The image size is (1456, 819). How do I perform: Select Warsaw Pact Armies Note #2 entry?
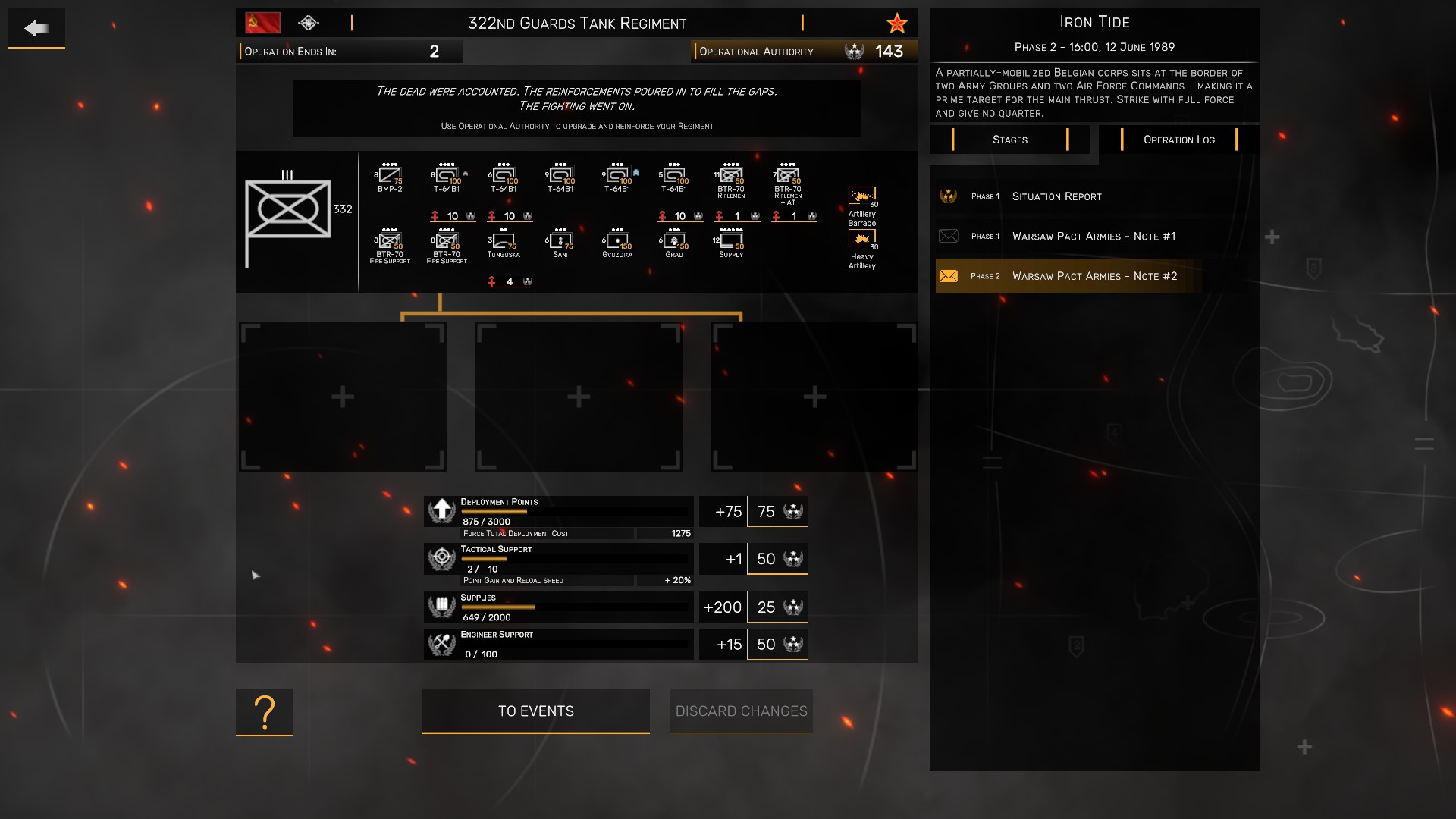tap(1094, 276)
